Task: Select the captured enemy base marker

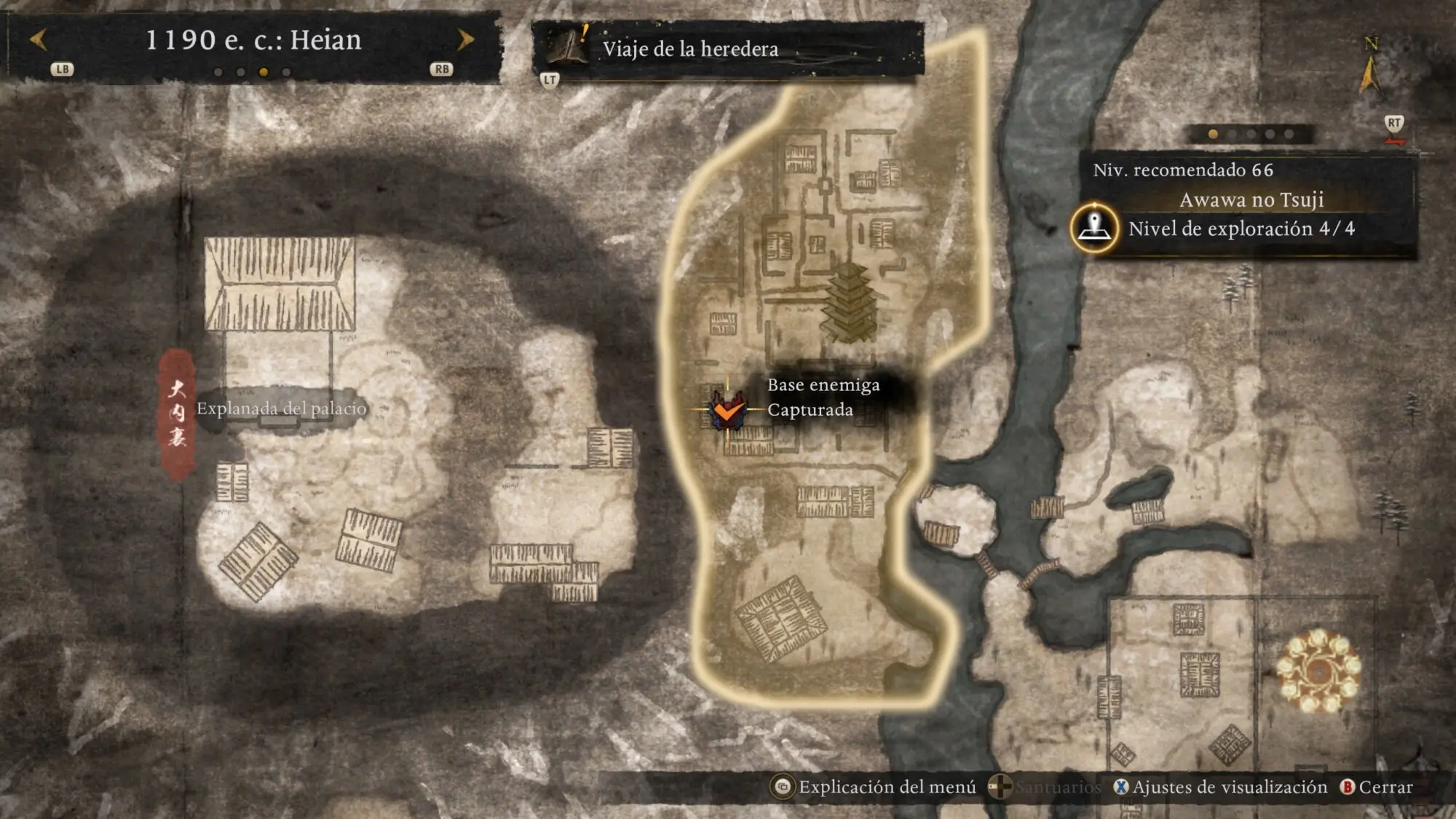Action: click(x=727, y=411)
